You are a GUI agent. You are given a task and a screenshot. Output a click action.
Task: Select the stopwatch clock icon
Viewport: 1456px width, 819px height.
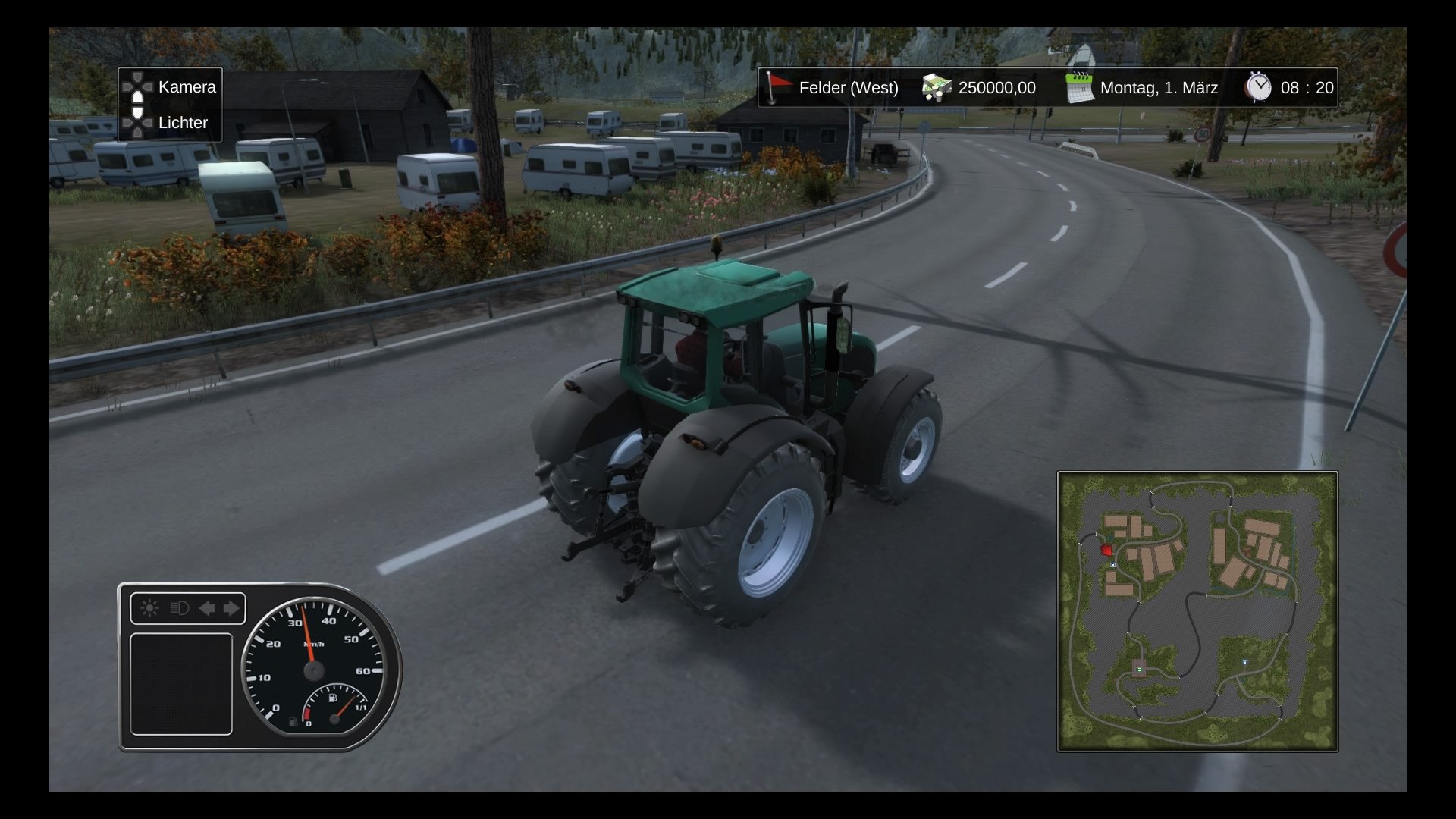tap(1258, 87)
